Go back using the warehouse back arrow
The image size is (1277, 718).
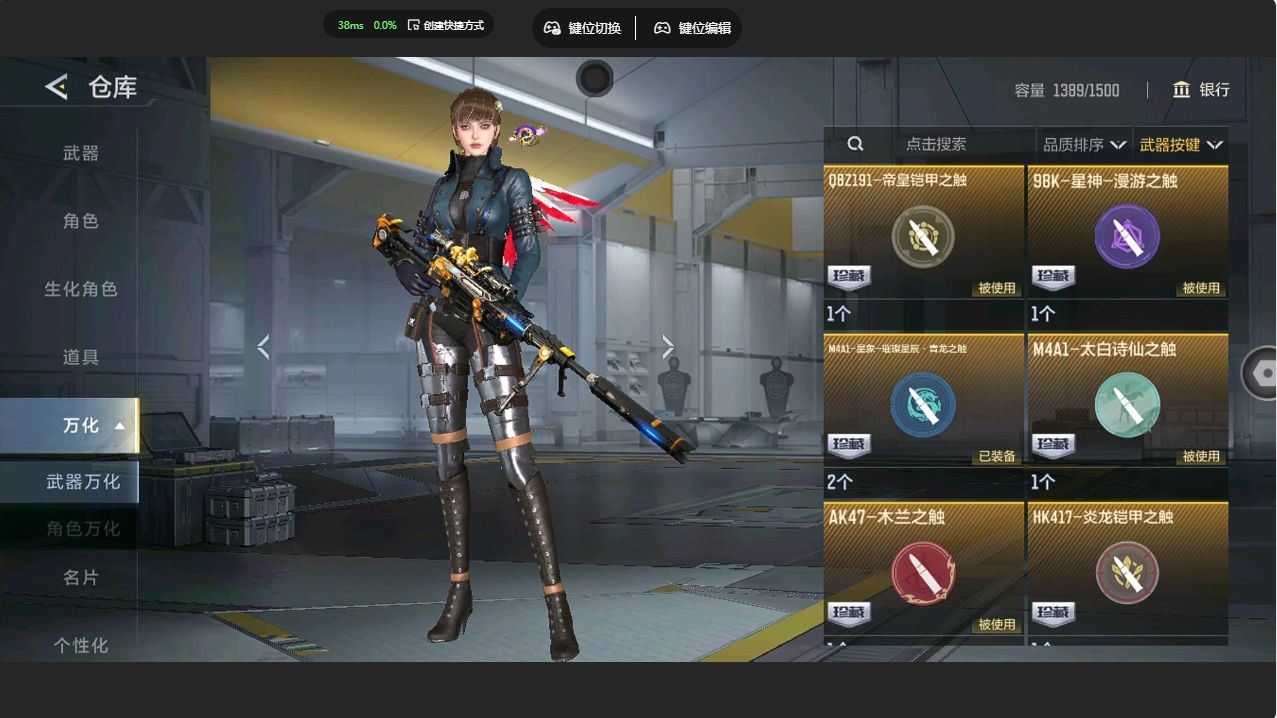pyautogui.click(x=57, y=87)
